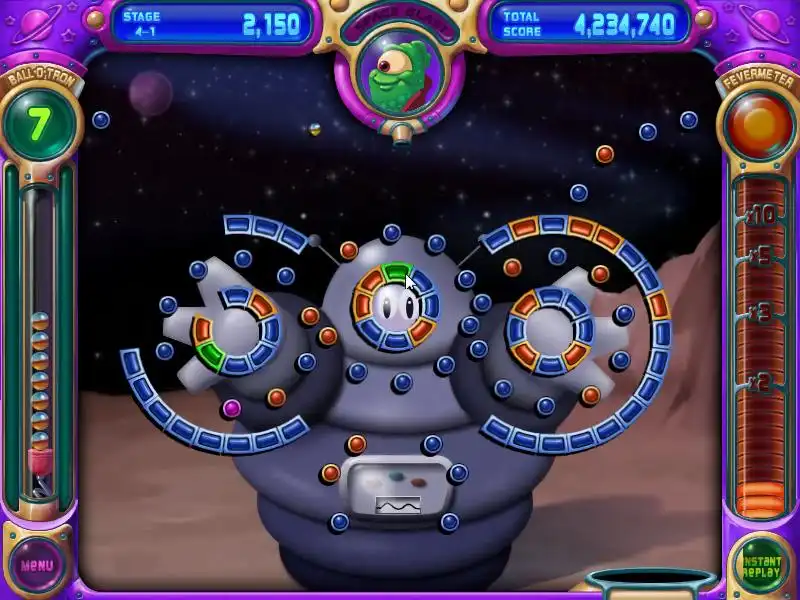Open the purple Menu button
Viewport: 800px width, 600px height.
(x=37, y=565)
